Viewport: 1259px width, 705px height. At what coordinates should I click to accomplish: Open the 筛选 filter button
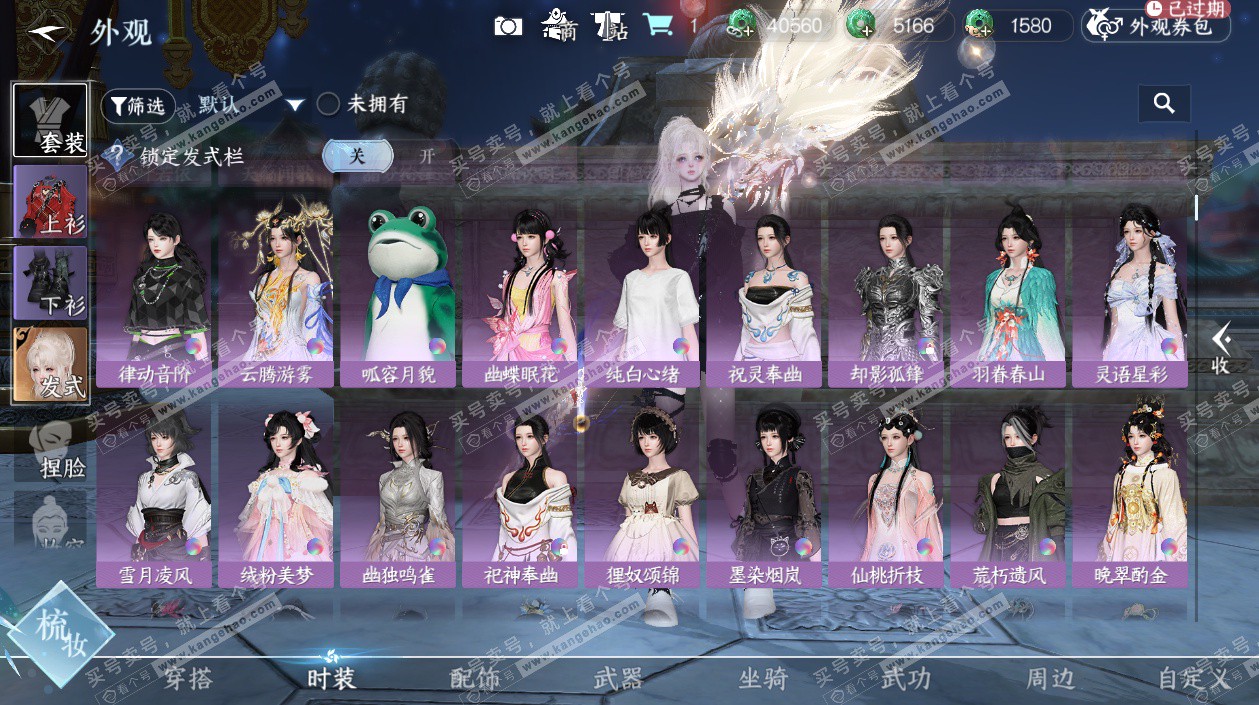pos(138,105)
